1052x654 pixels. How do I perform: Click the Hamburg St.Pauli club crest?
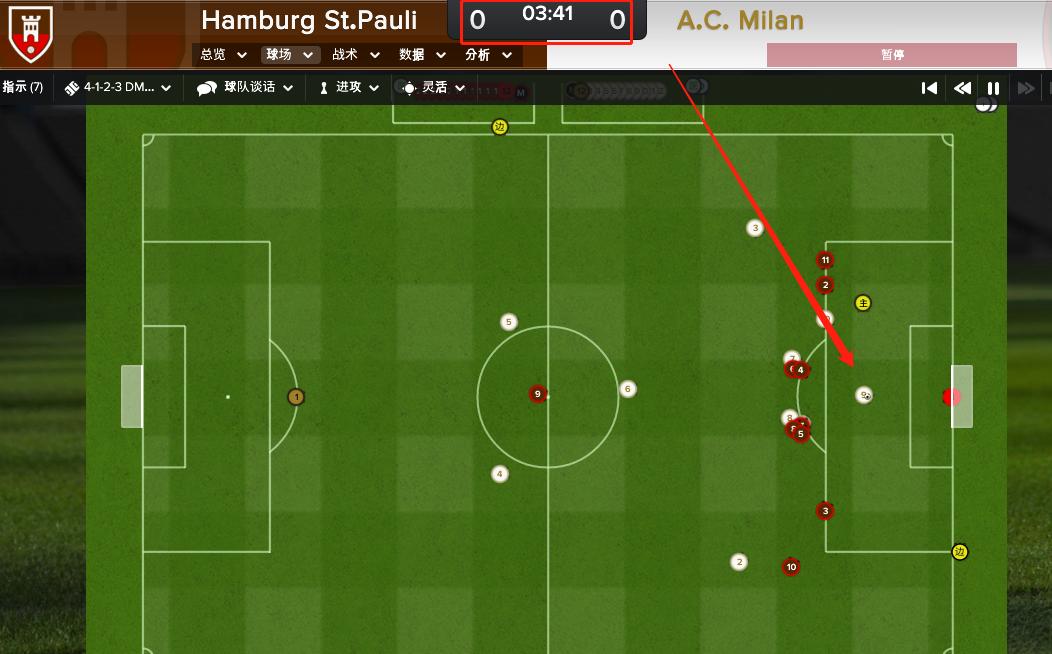pos(30,32)
